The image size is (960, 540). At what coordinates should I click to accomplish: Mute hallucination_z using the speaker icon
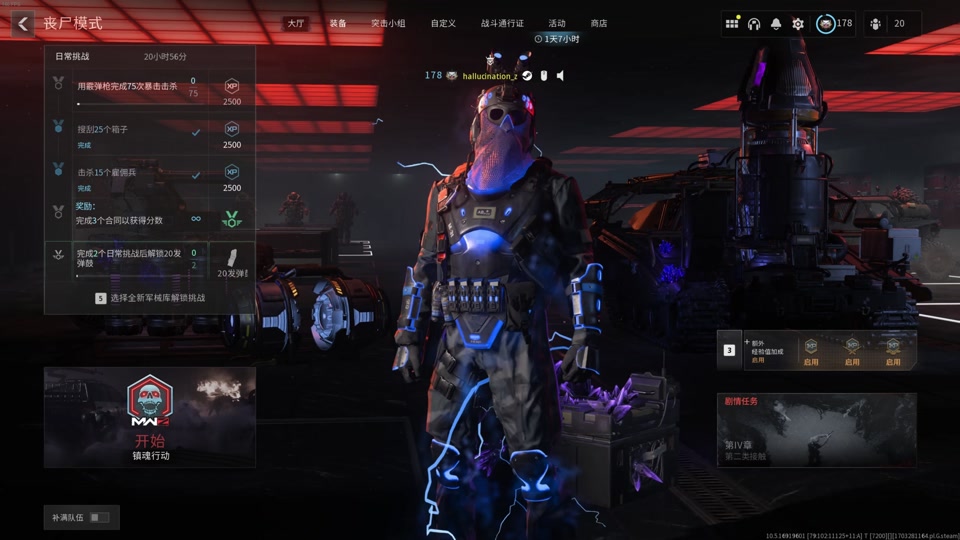(561, 76)
